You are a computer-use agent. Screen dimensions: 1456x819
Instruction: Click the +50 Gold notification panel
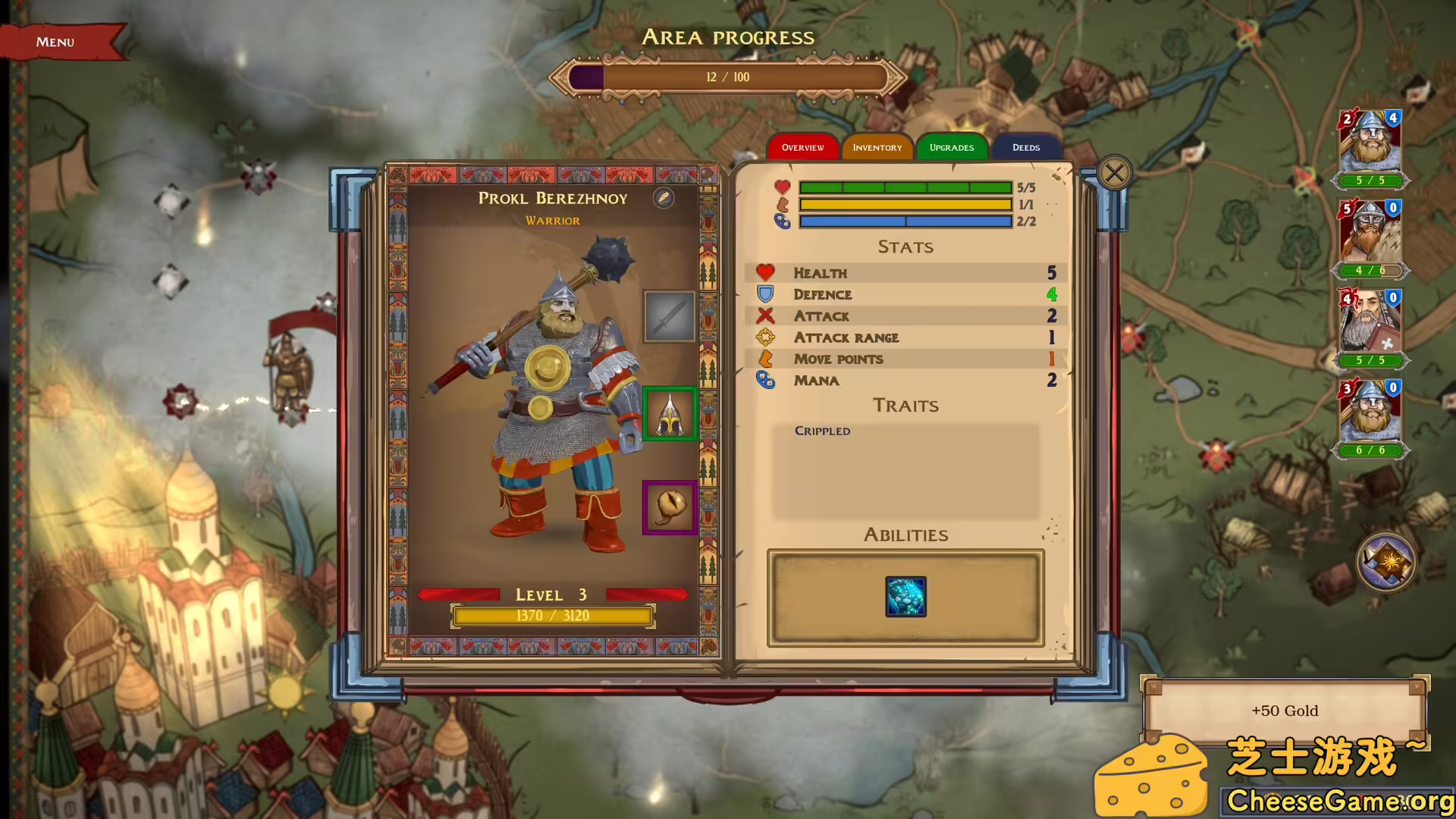point(1284,711)
